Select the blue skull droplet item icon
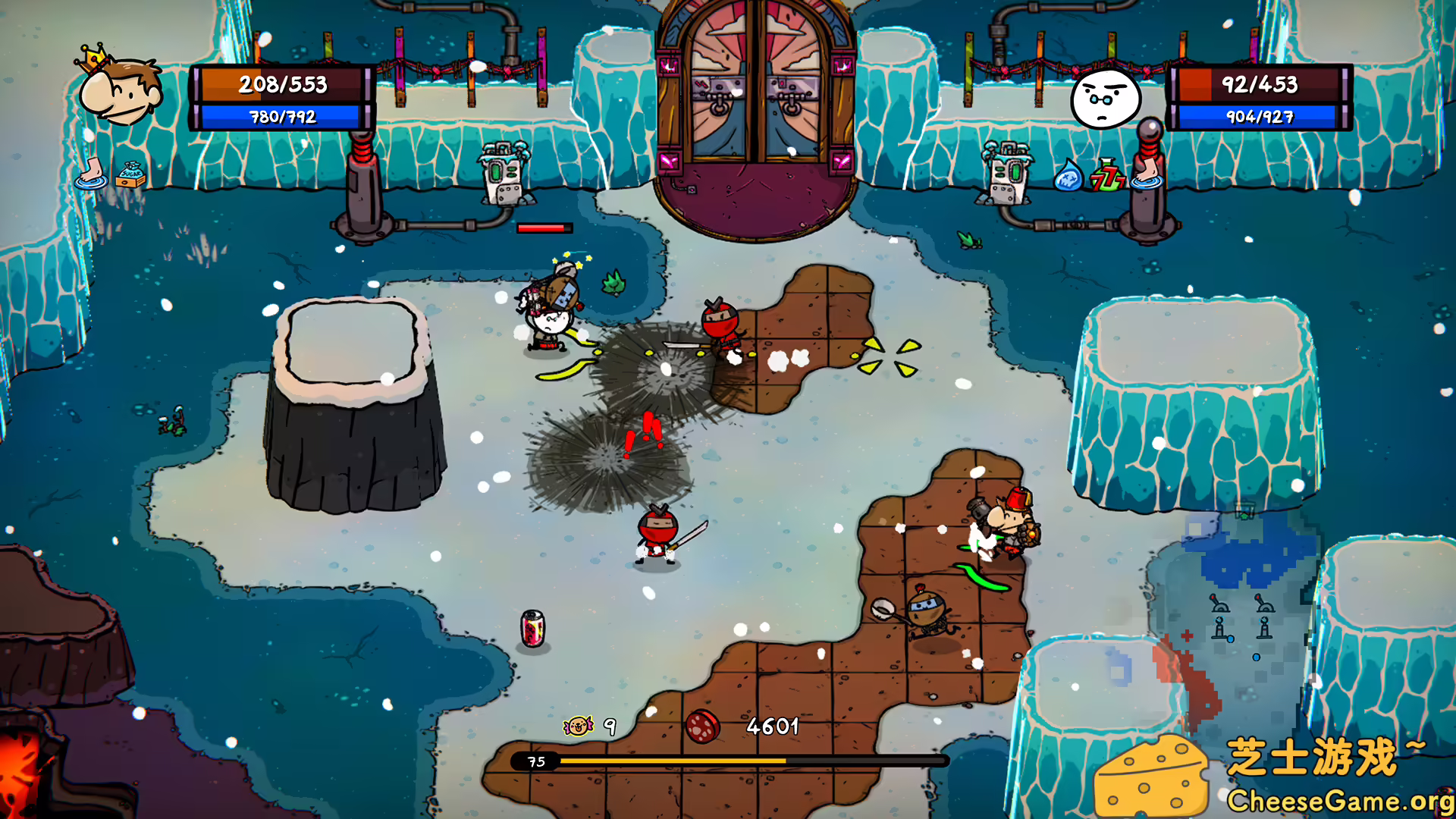Image resolution: width=1456 pixels, height=819 pixels. pyautogui.click(x=1068, y=175)
